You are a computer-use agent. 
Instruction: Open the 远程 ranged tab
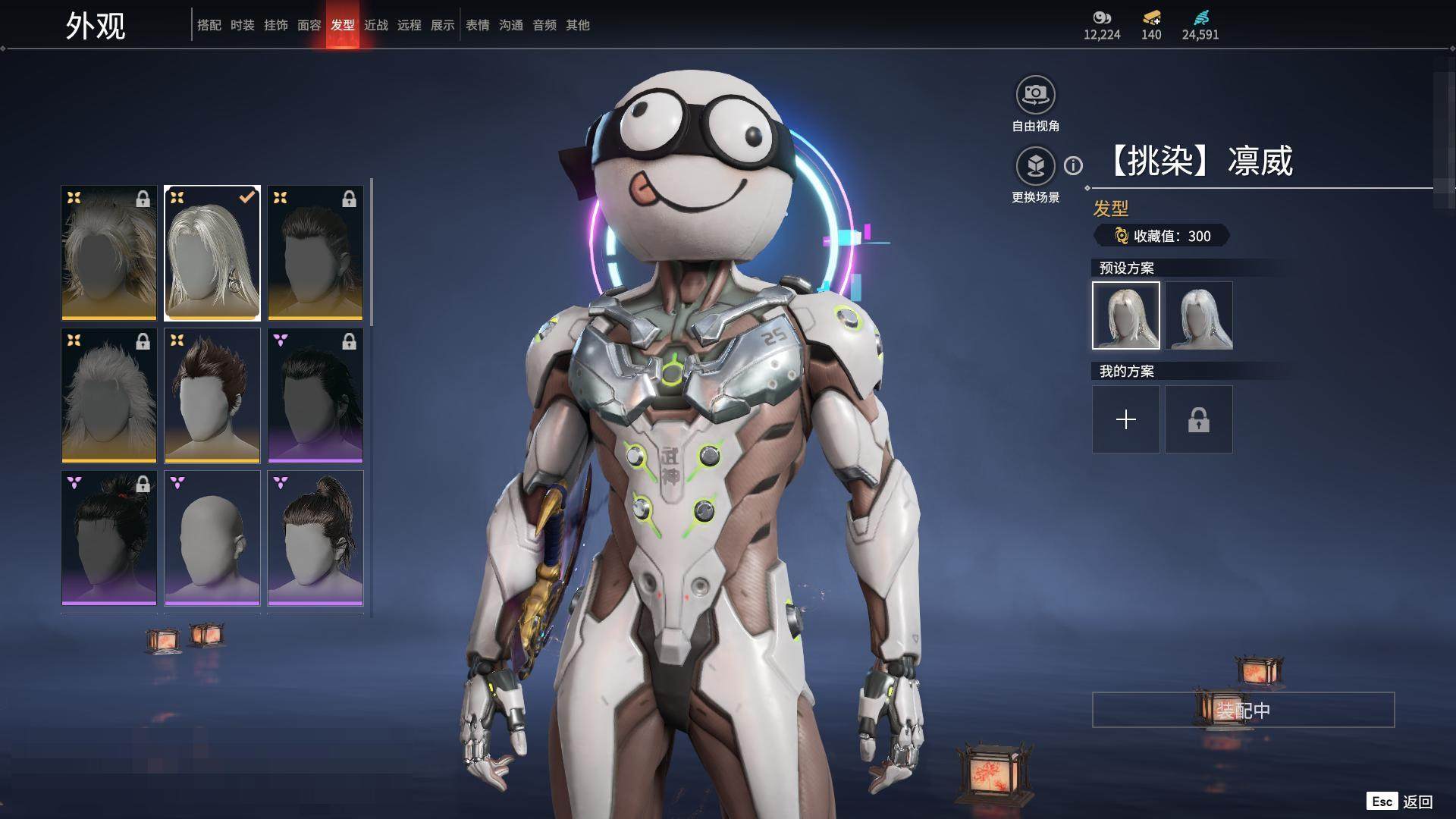point(409,25)
